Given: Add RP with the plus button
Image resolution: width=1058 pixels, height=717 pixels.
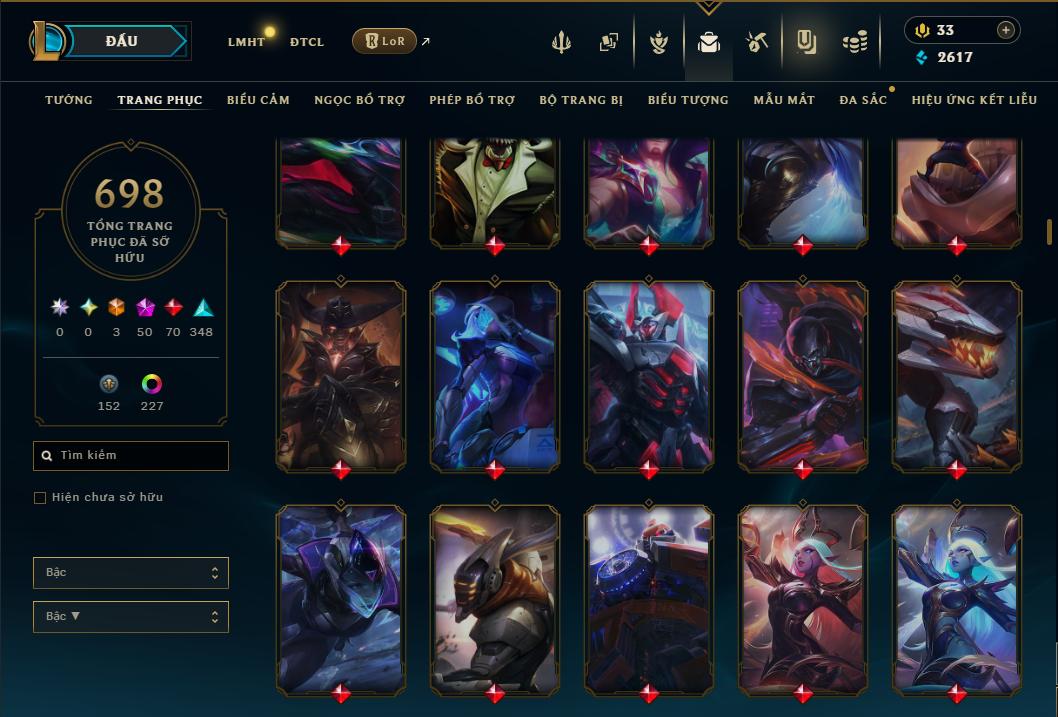Looking at the screenshot, I should [x=1005, y=30].
